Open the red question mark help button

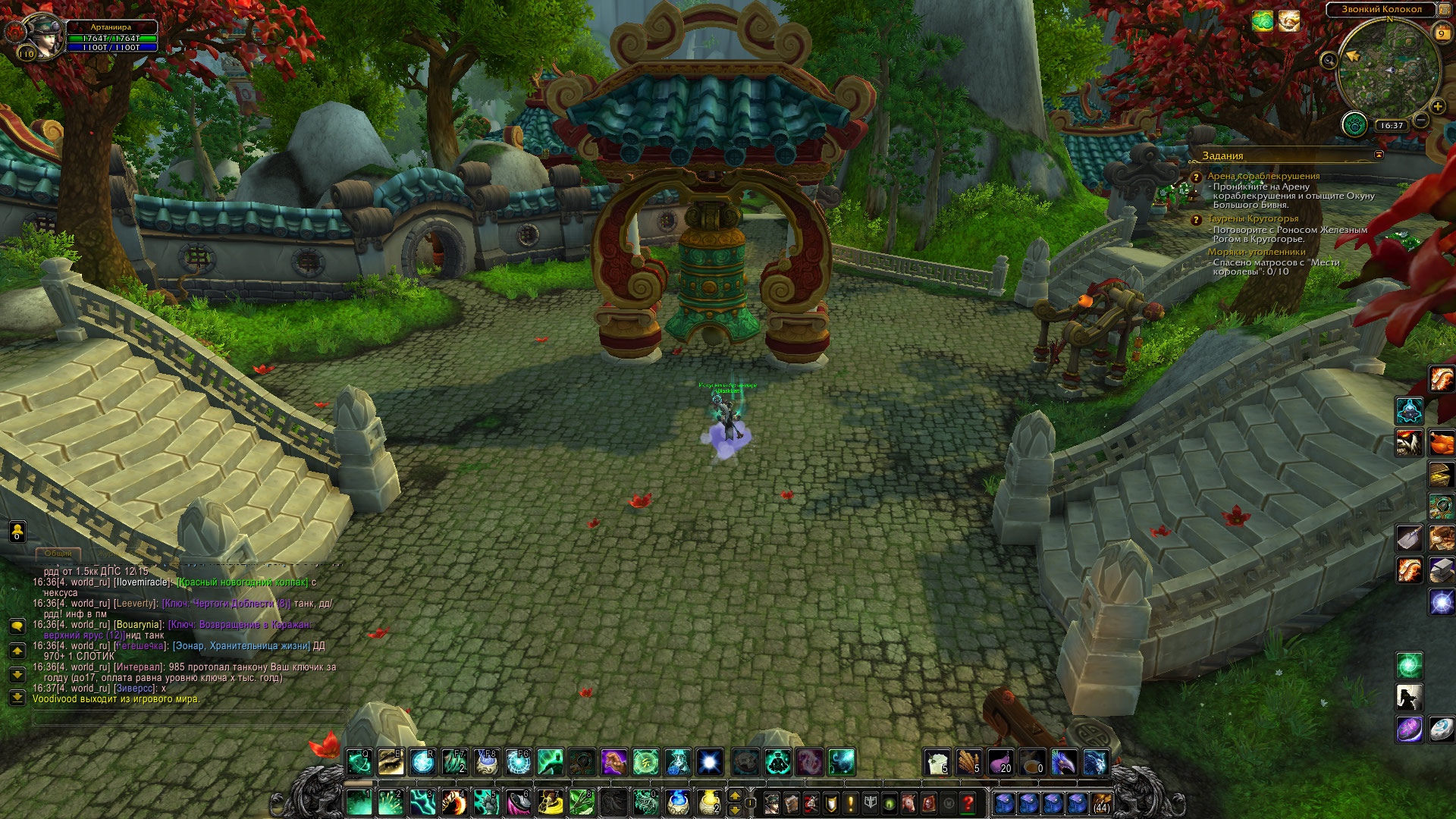point(968,802)
